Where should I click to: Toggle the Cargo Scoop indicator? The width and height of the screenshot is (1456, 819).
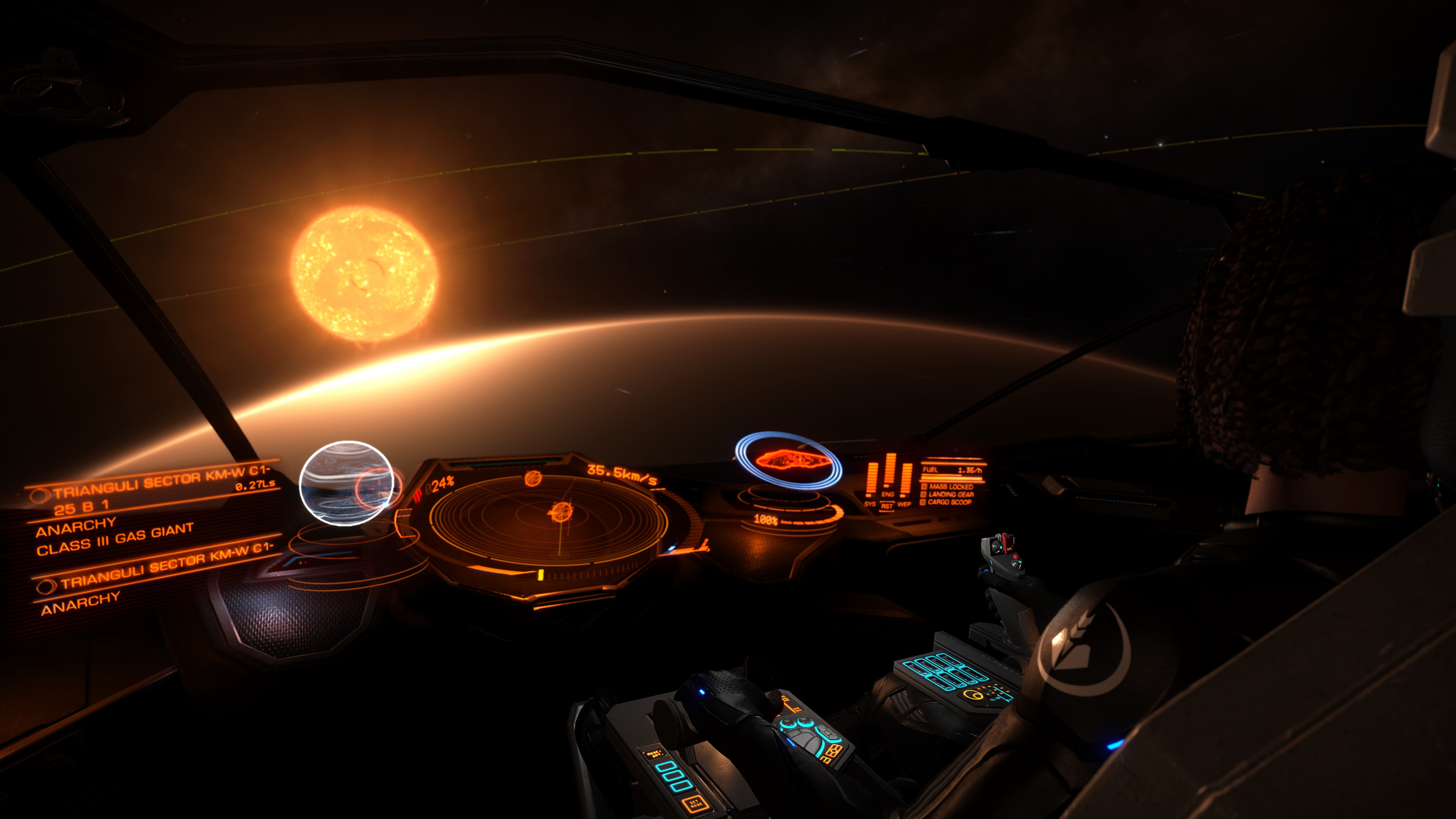coord(949,502)
